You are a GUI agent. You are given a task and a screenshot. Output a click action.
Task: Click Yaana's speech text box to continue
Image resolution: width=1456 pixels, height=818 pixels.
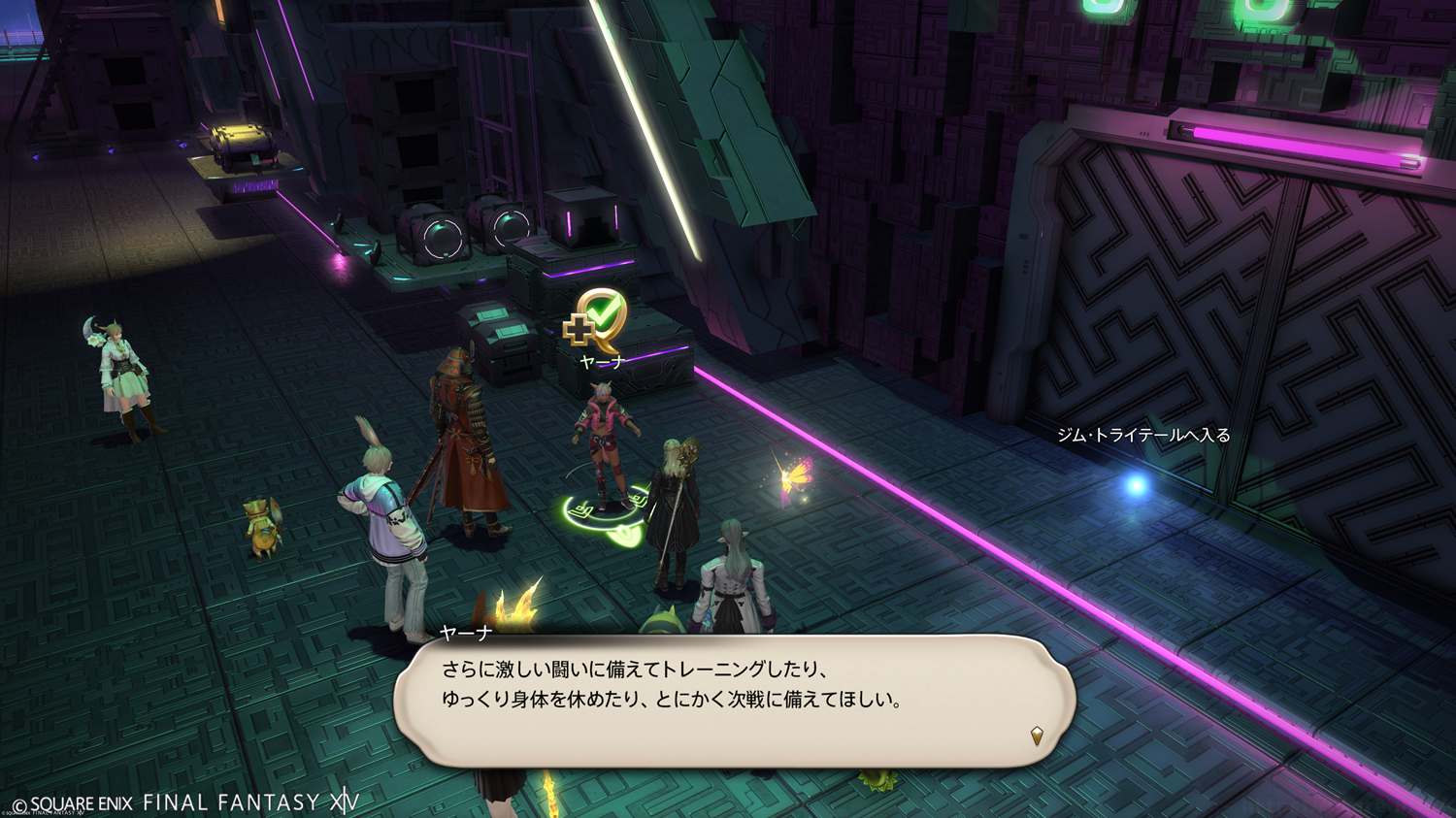coord(734,700)
